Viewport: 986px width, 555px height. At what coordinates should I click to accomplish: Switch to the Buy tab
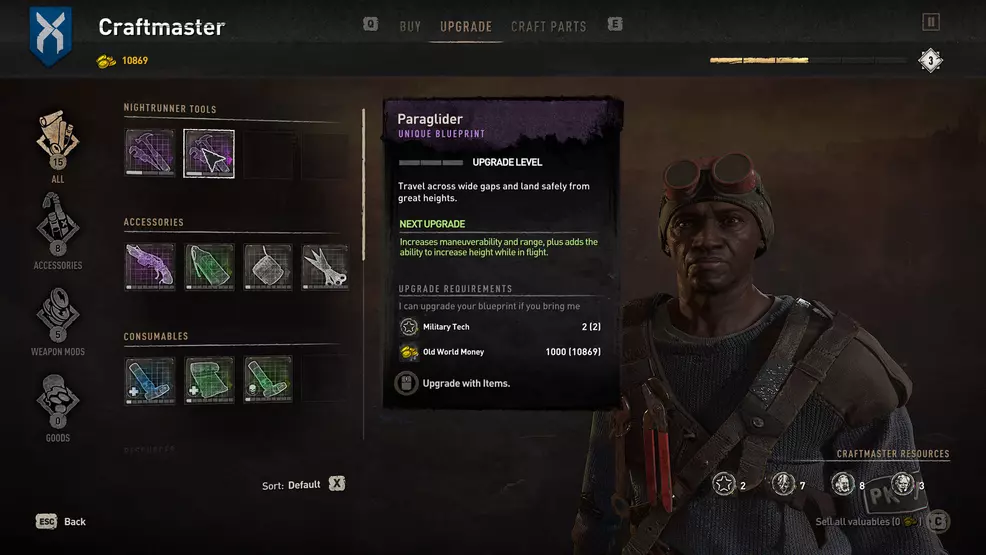[410, 26]
